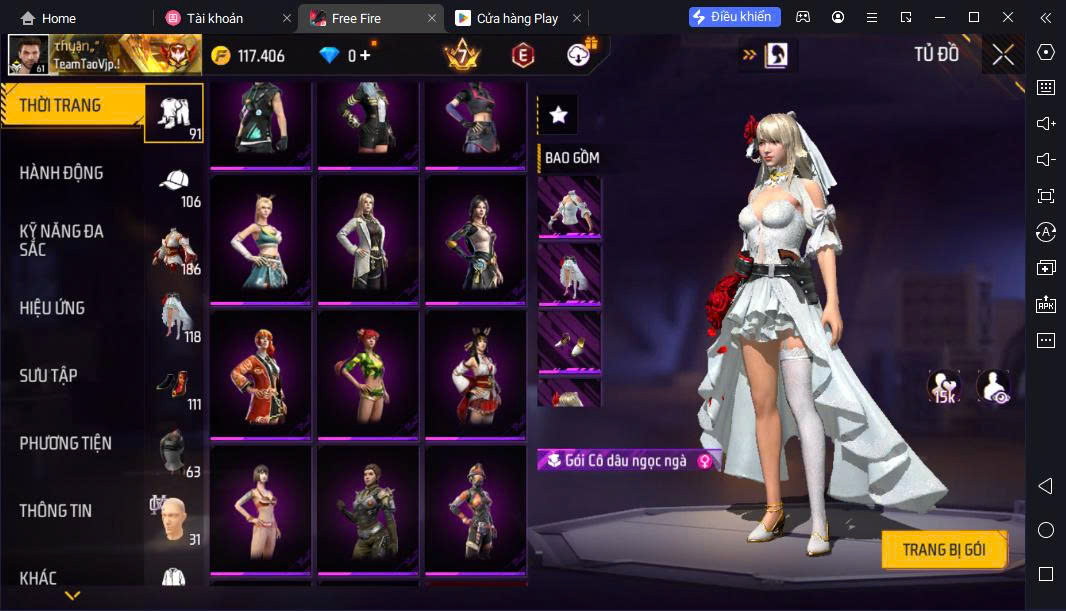Close the wardrobe screen with X

[x=1002, y=55]
